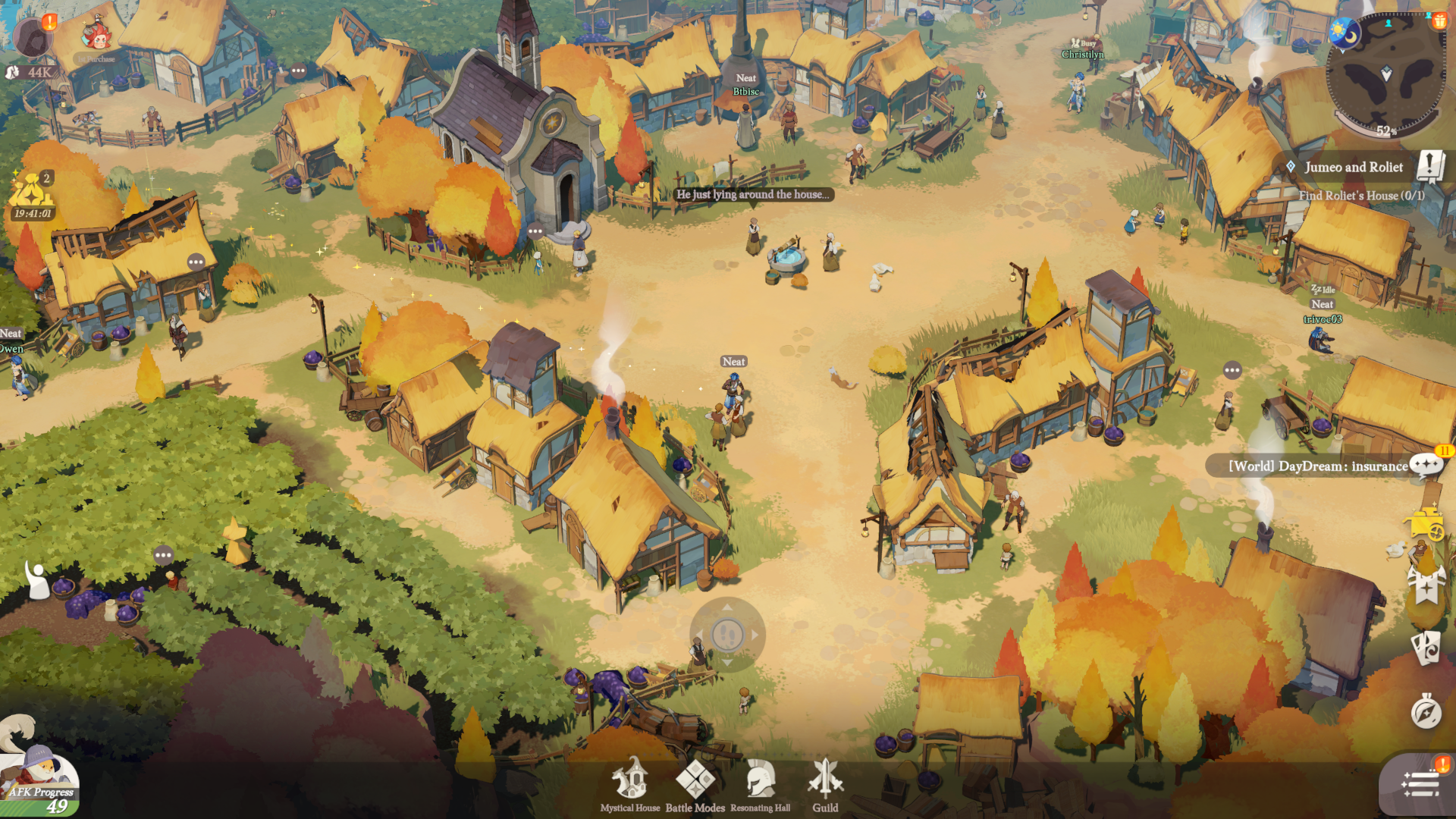Tap the white waving figure emote icon

[x=36, y=579]
